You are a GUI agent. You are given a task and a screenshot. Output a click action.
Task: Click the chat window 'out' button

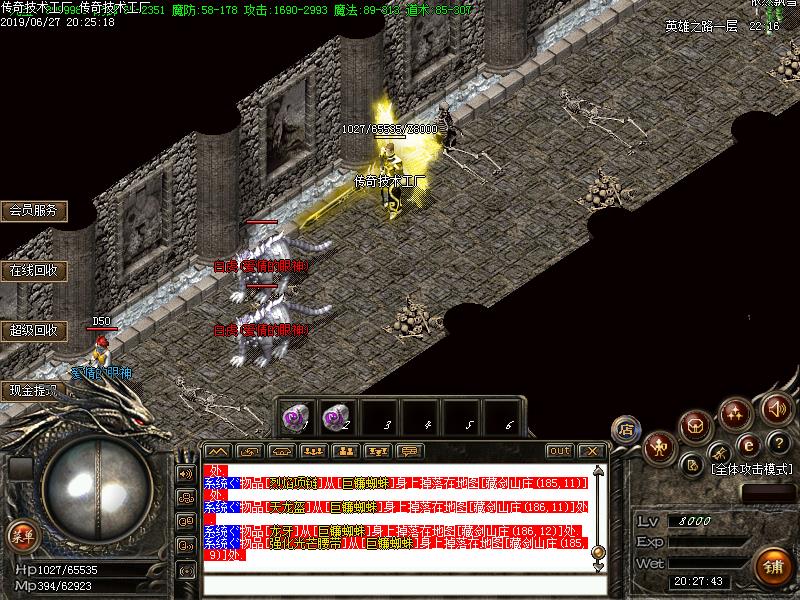tap(560, 451)
